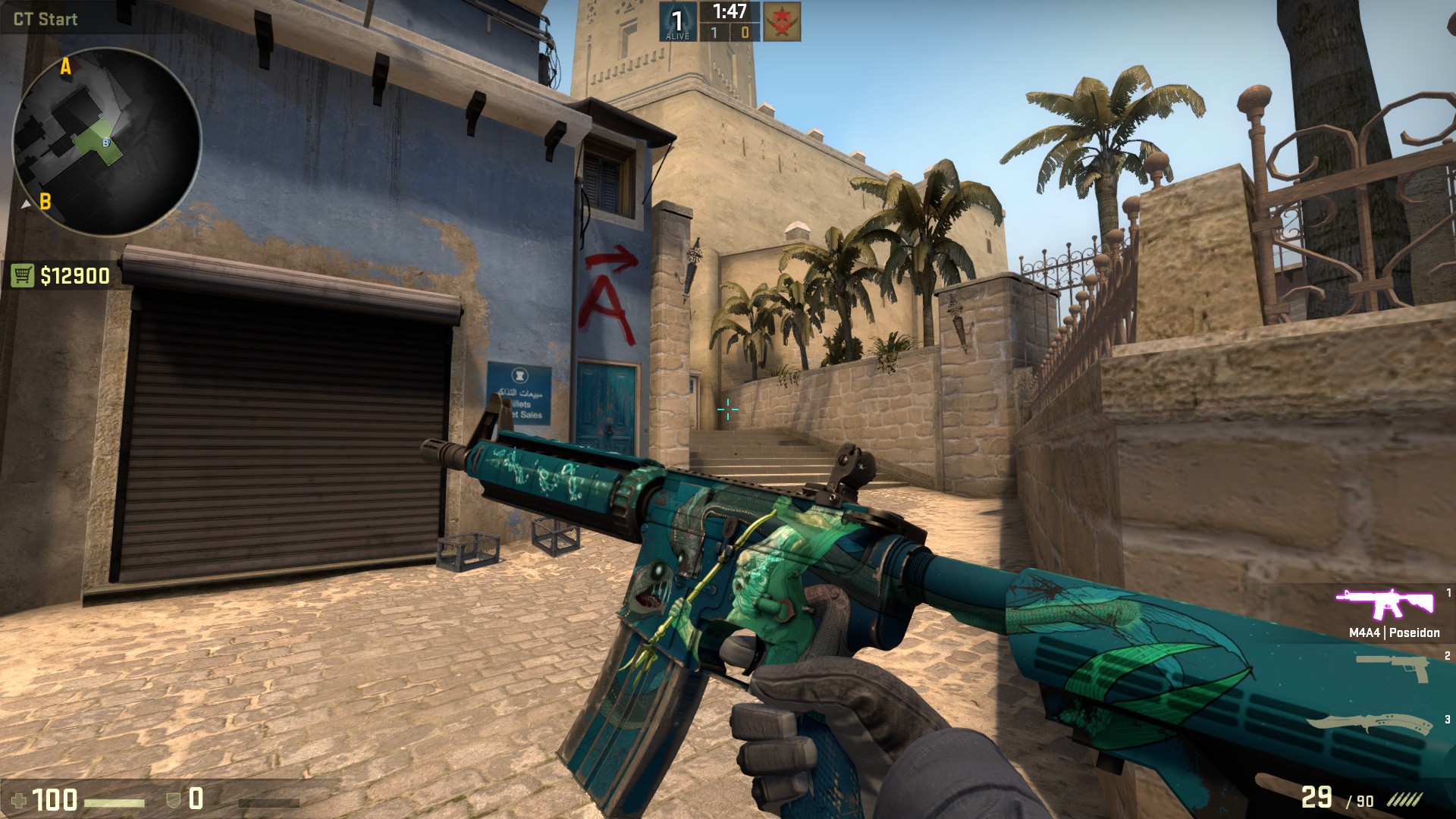Click the green health bar

click(x=114, y=802)
